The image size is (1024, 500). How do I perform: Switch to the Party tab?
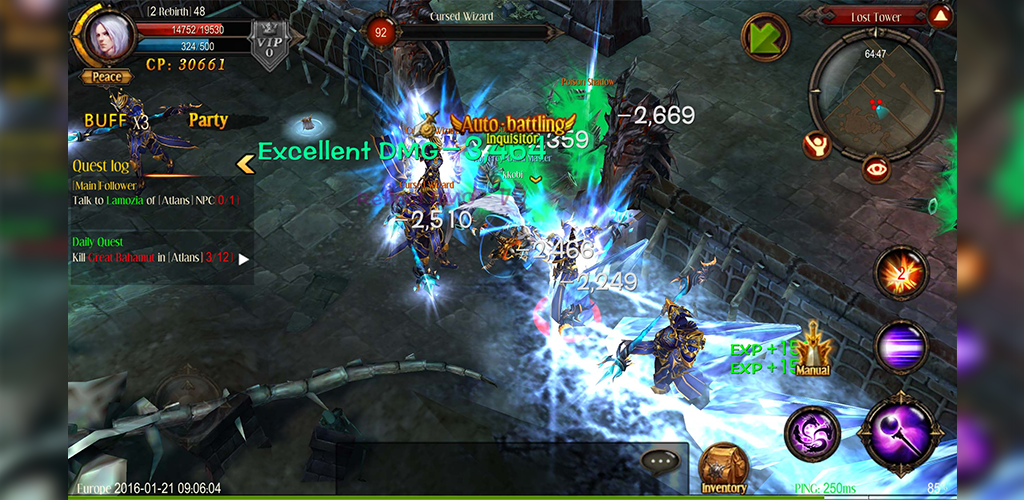coord(208,120)
